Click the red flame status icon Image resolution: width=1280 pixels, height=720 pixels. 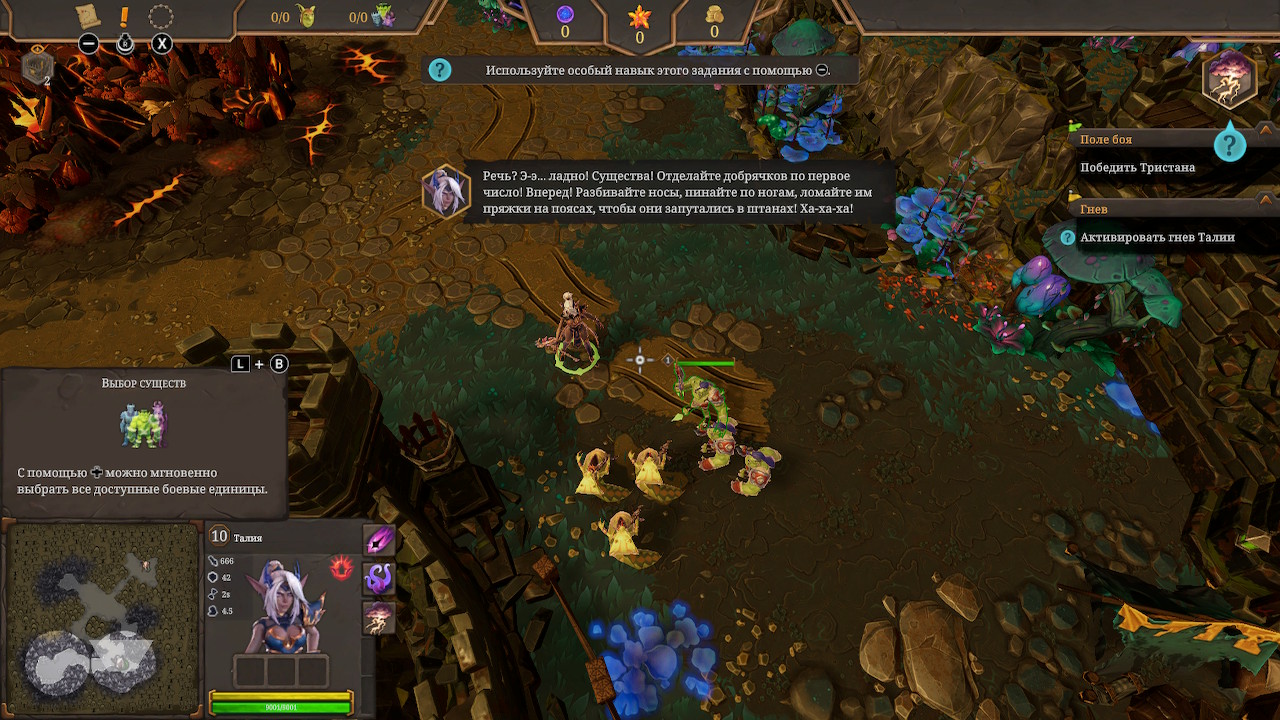pos(341,568)
